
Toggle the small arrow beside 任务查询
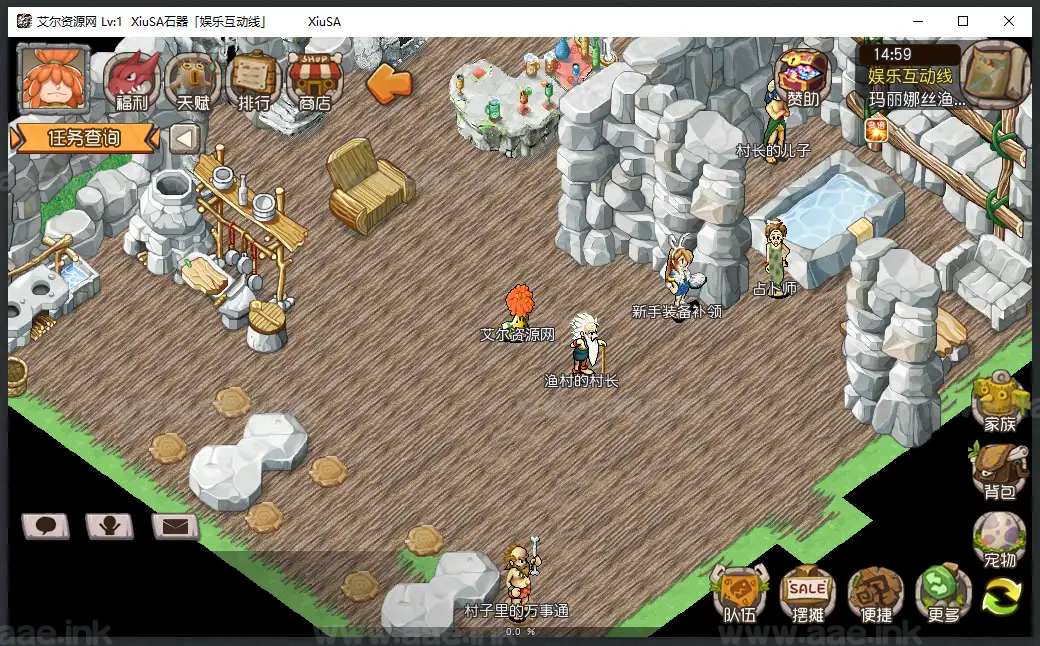185,138
